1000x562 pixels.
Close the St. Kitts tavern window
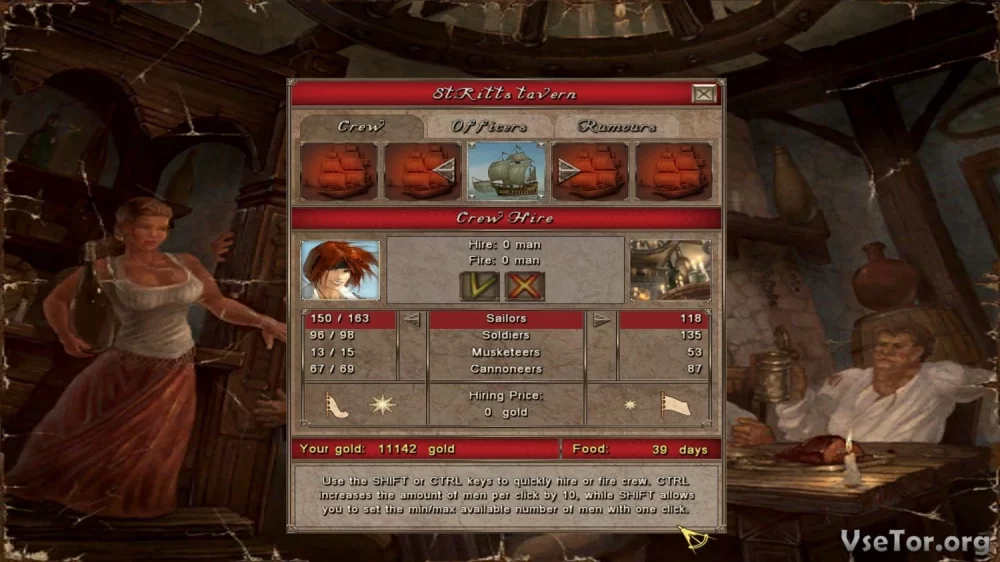click(x=704, y=94)
